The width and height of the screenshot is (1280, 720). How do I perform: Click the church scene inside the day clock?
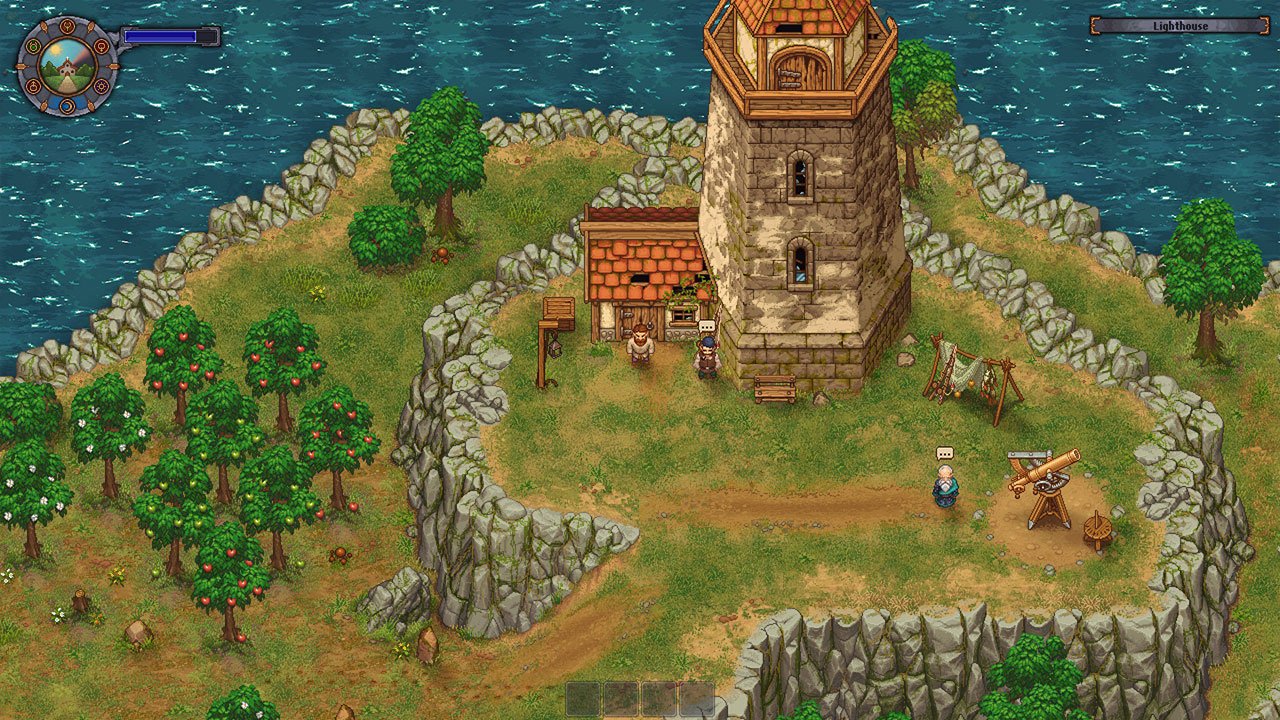tap(67, 68)
